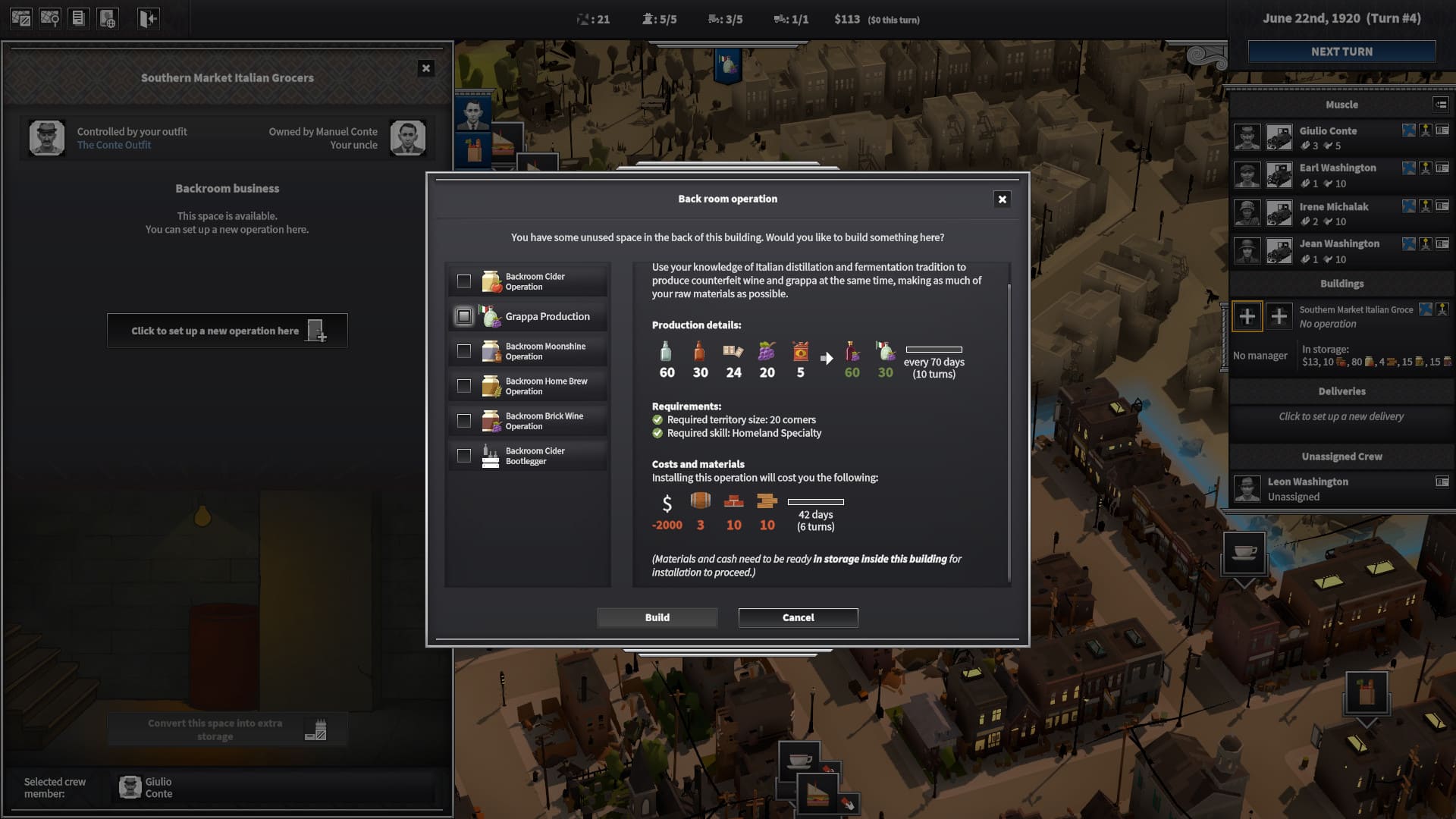Confirm with the Build button
The image size is (1456, 819).
pyautogui.click(x=657, y=617)
